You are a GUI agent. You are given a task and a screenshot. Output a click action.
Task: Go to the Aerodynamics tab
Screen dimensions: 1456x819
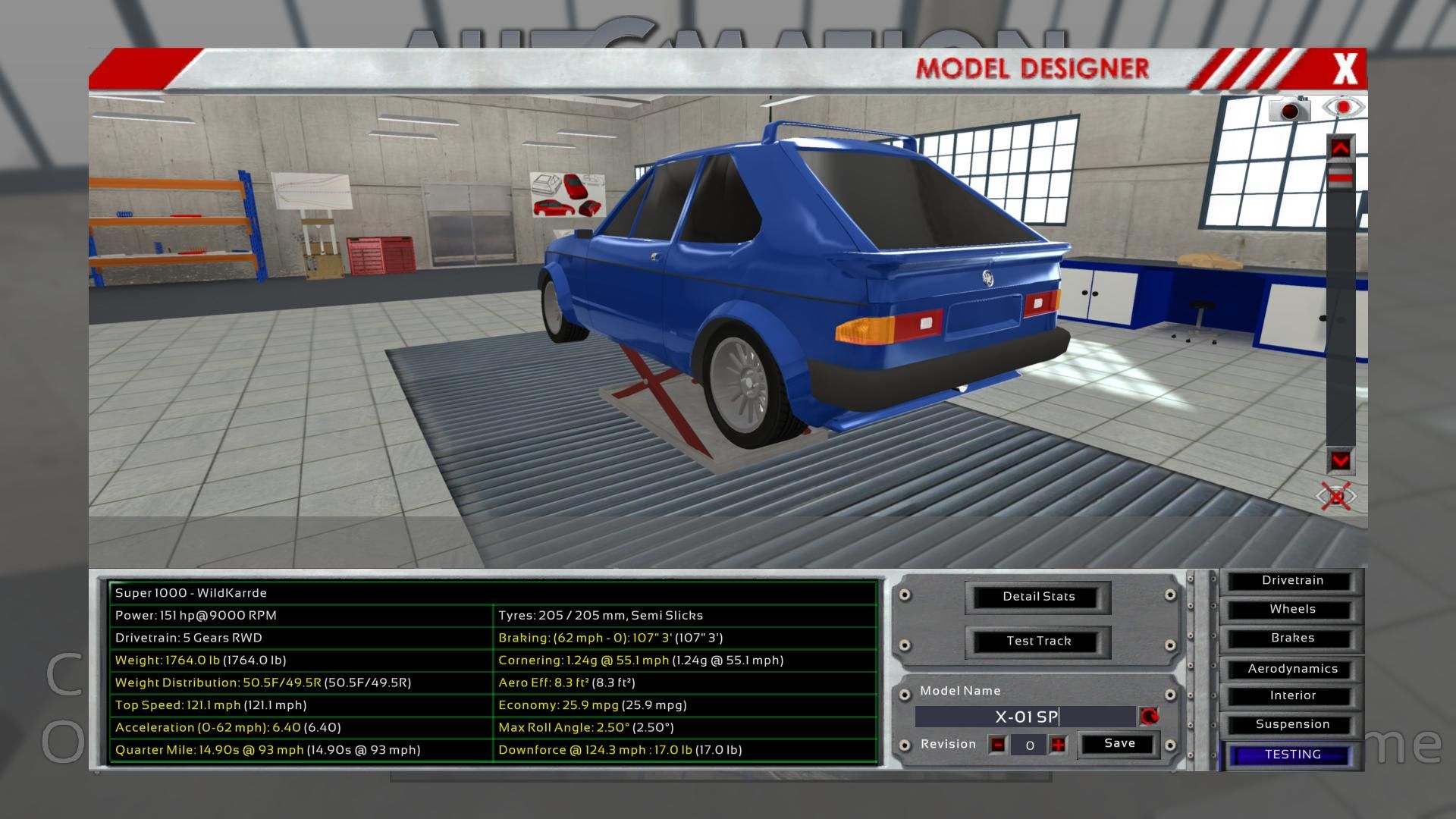[x=1291, y=669]
